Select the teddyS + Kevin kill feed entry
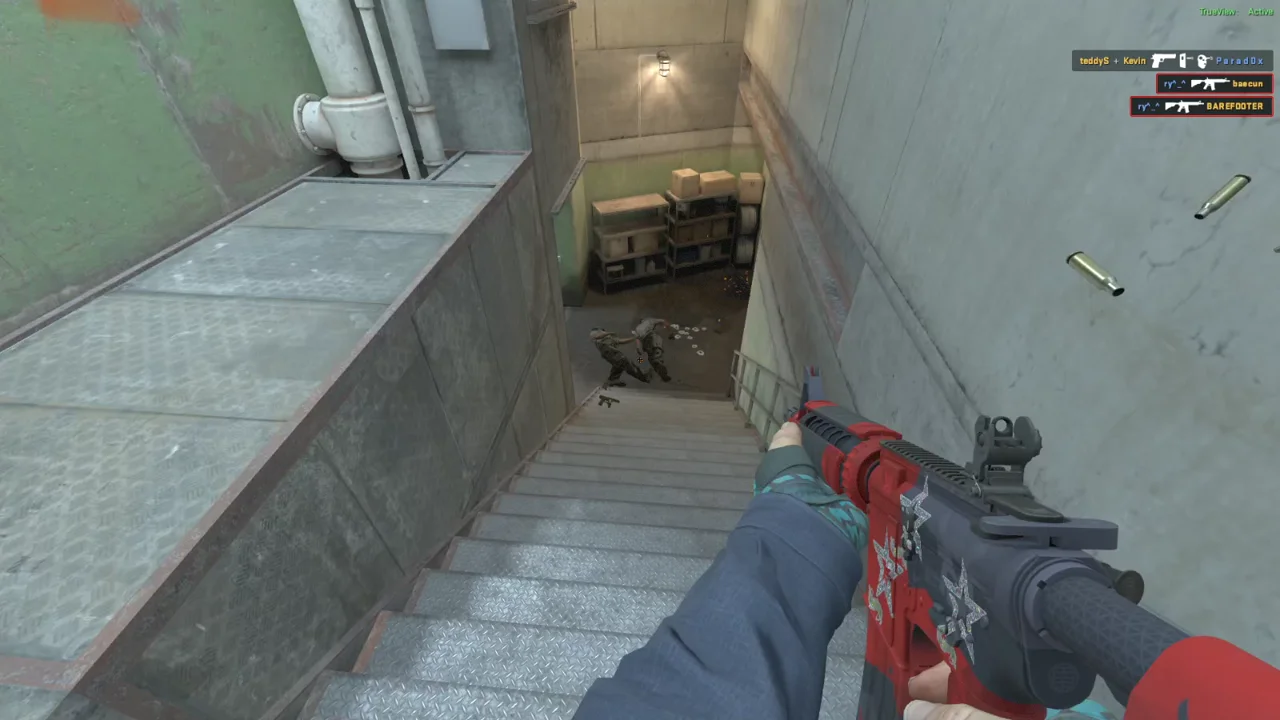This screenshot has width=1280, height=720. tap(1171, 61)
